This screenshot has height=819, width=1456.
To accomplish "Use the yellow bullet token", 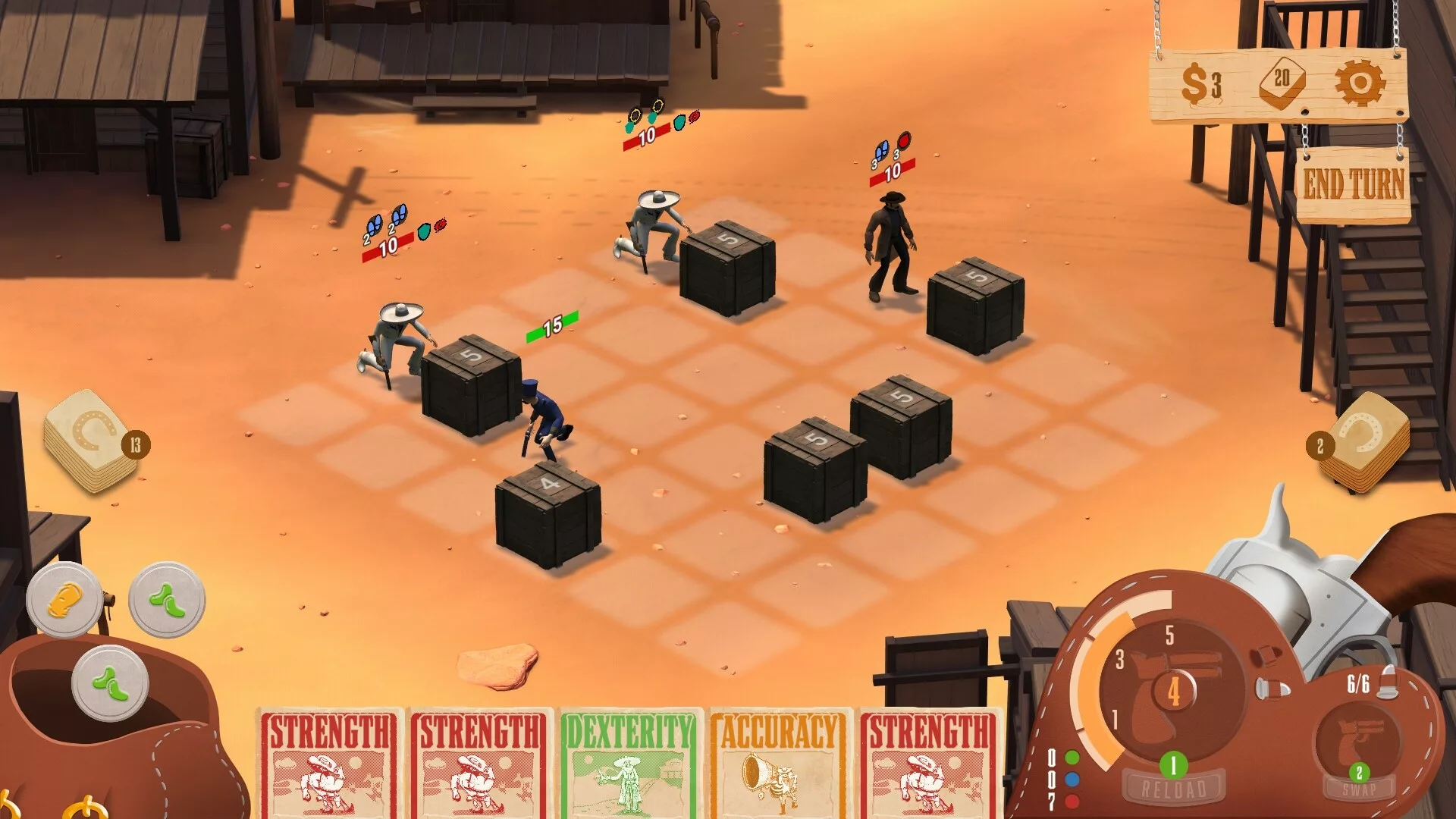I will [x=64, y=601].
